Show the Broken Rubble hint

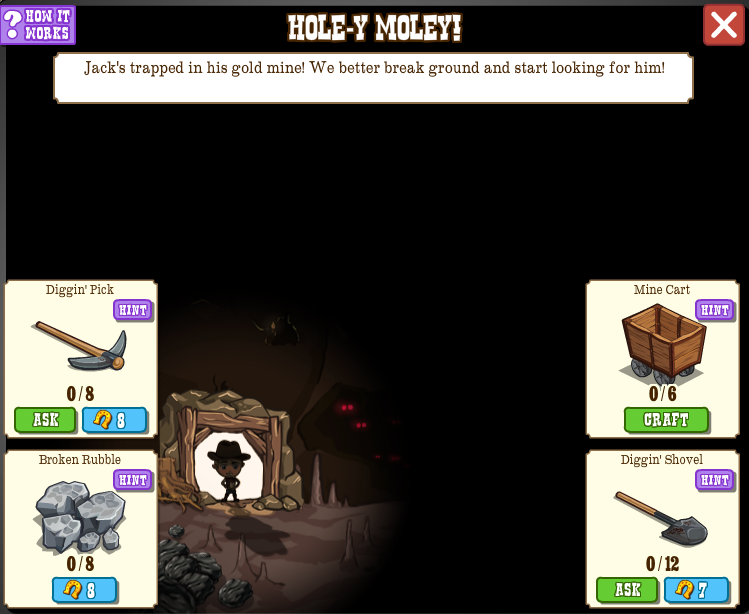pyautogui.click(x=132, y=480)
